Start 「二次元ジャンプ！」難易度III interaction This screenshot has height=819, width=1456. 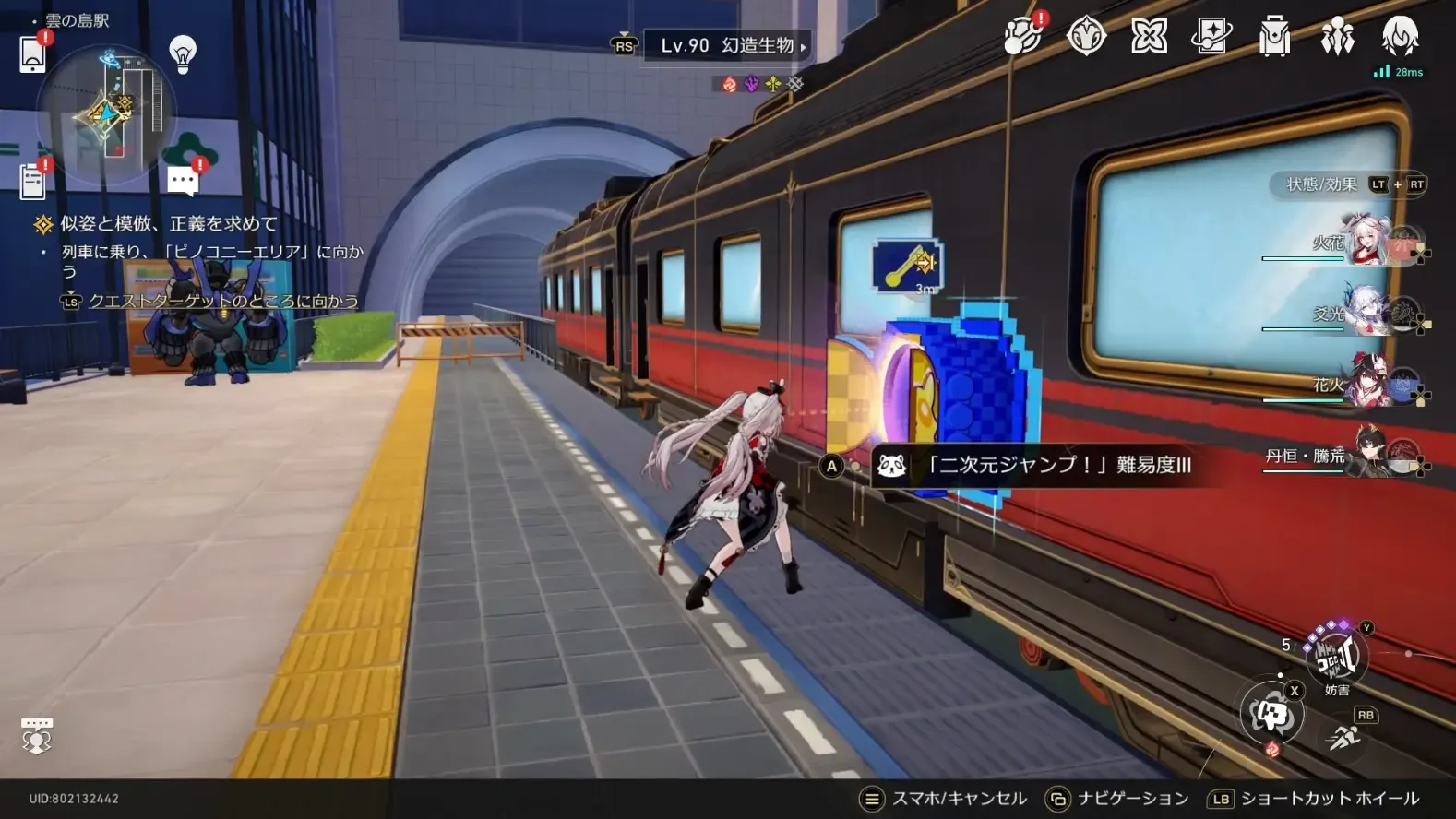[x=1033, y=467]
